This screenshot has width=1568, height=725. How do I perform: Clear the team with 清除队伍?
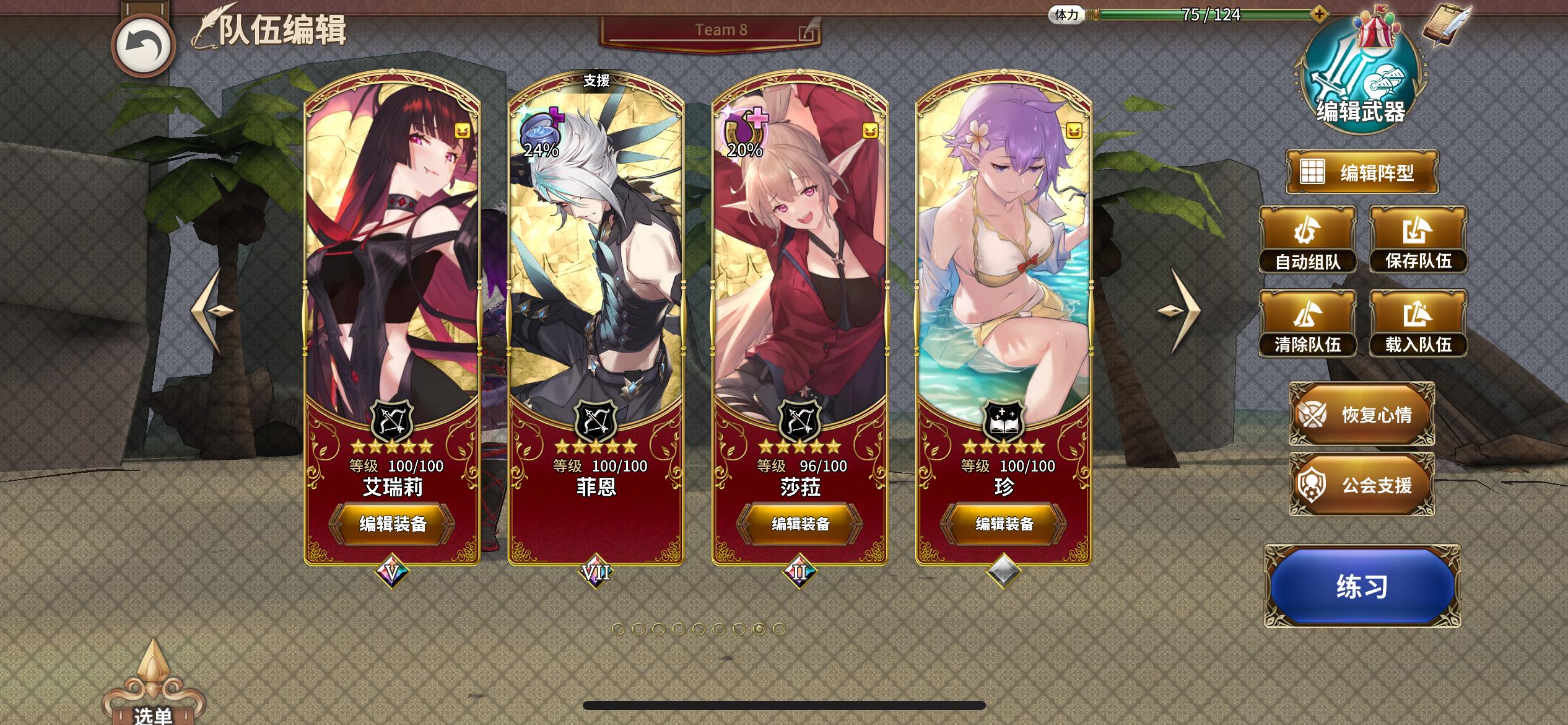[1307, 323]
